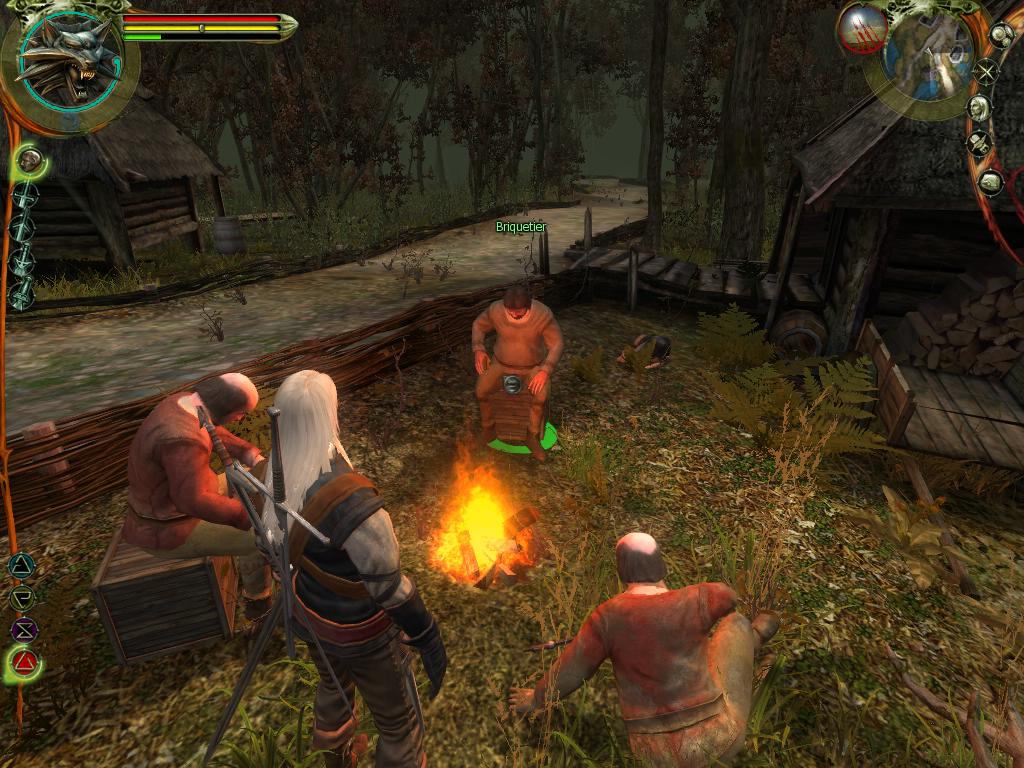Choose the green Quen sign
The height and width of the screenshot is (768, 1024).
(21, 598)
